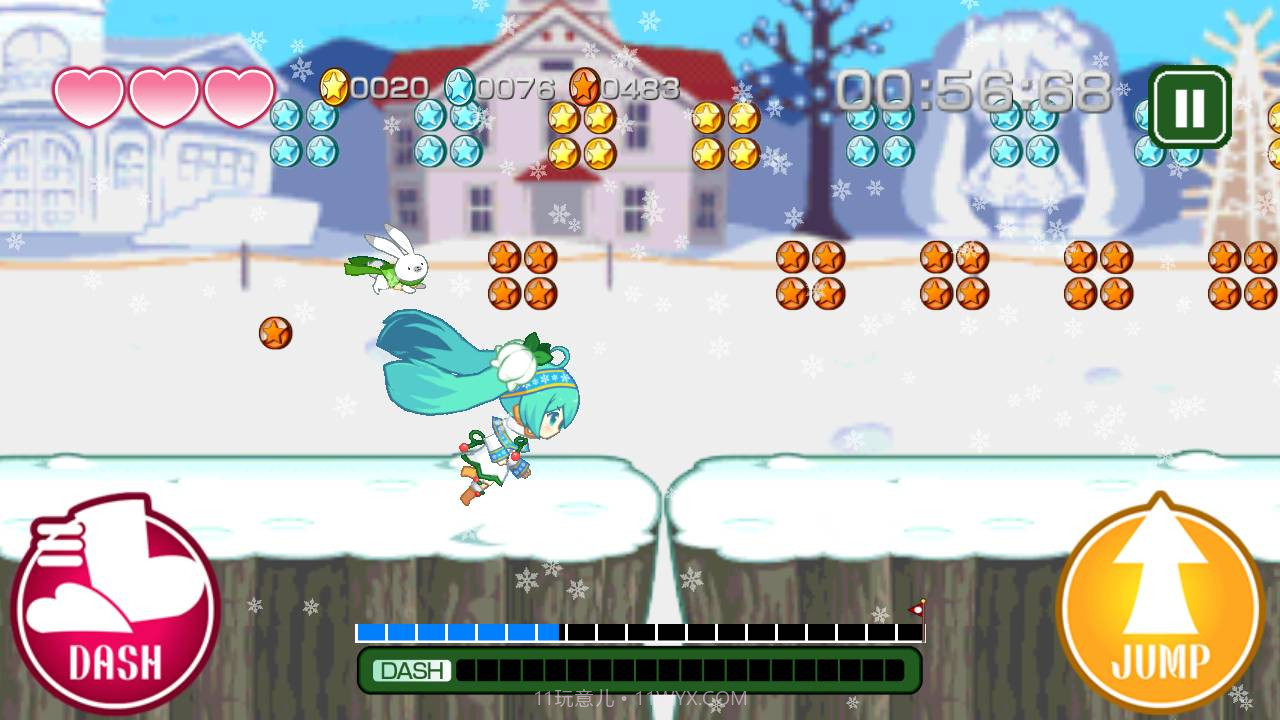The image size is (1280, 720).
Task: Click the lone orange star coin midair
Action: click(273, 333)
